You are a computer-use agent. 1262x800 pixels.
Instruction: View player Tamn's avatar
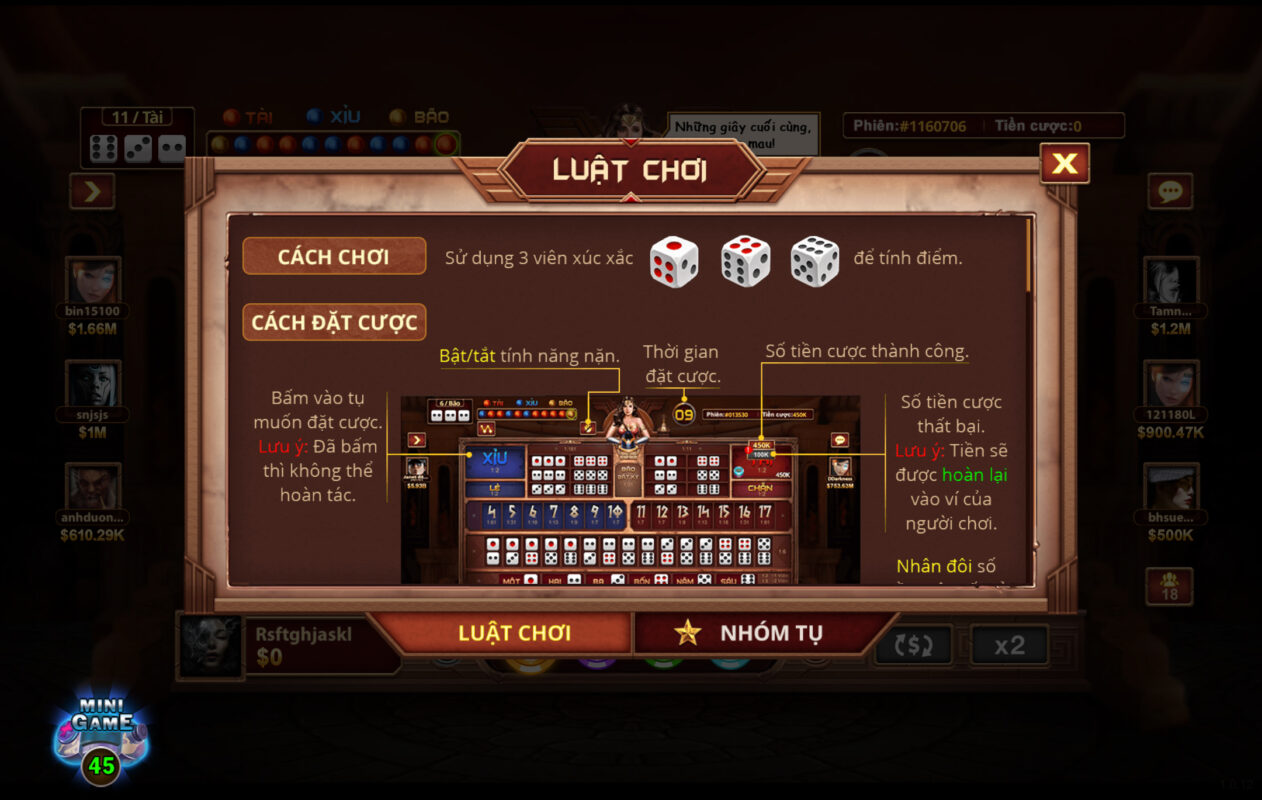coord(1171,280)
